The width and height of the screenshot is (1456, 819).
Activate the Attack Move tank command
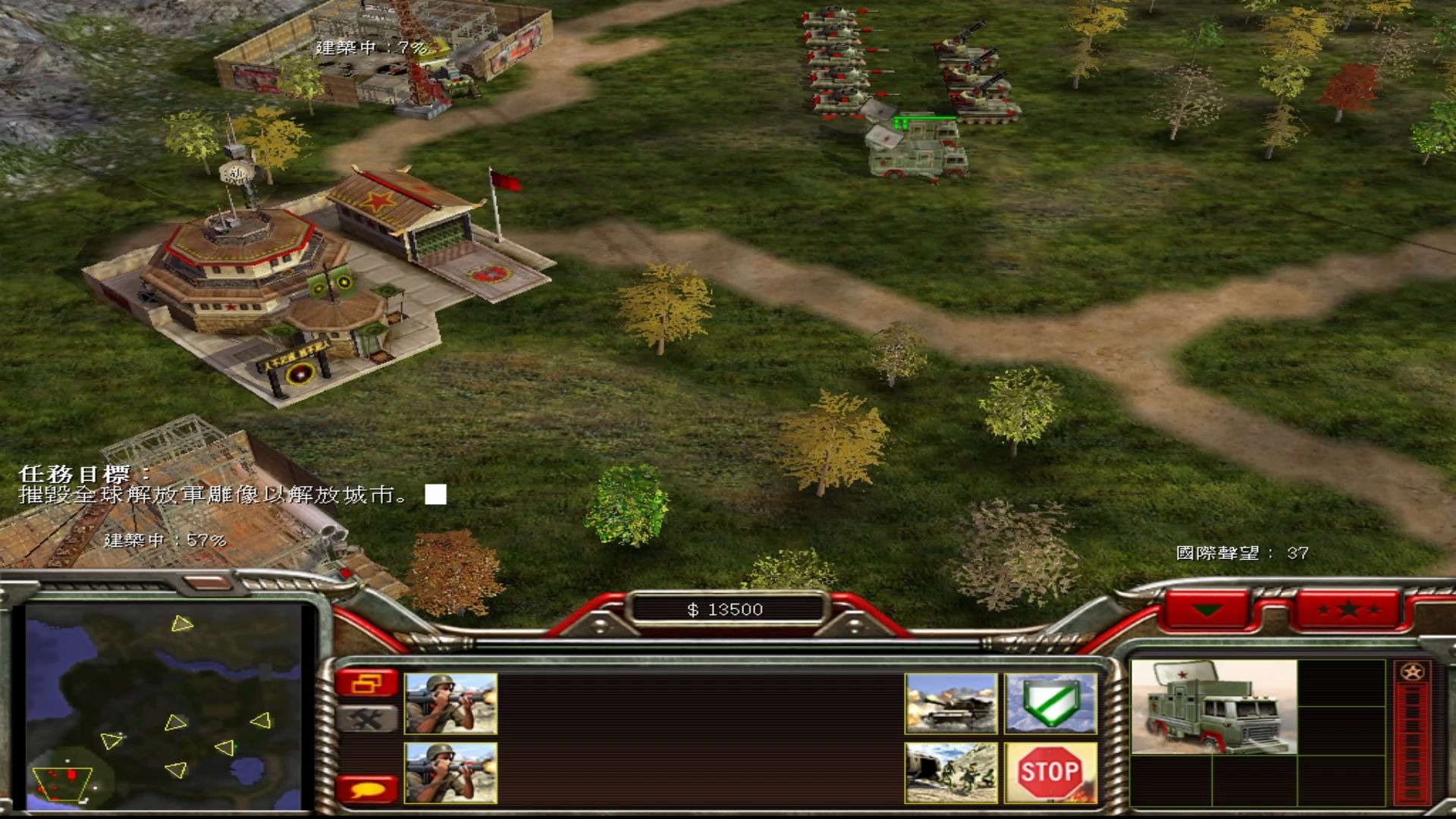coord(951,704)
